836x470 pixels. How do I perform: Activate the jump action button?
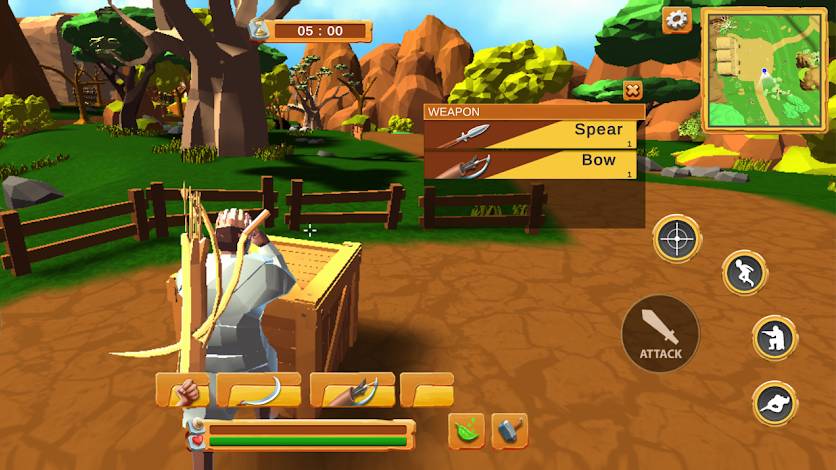click(744, 273)
